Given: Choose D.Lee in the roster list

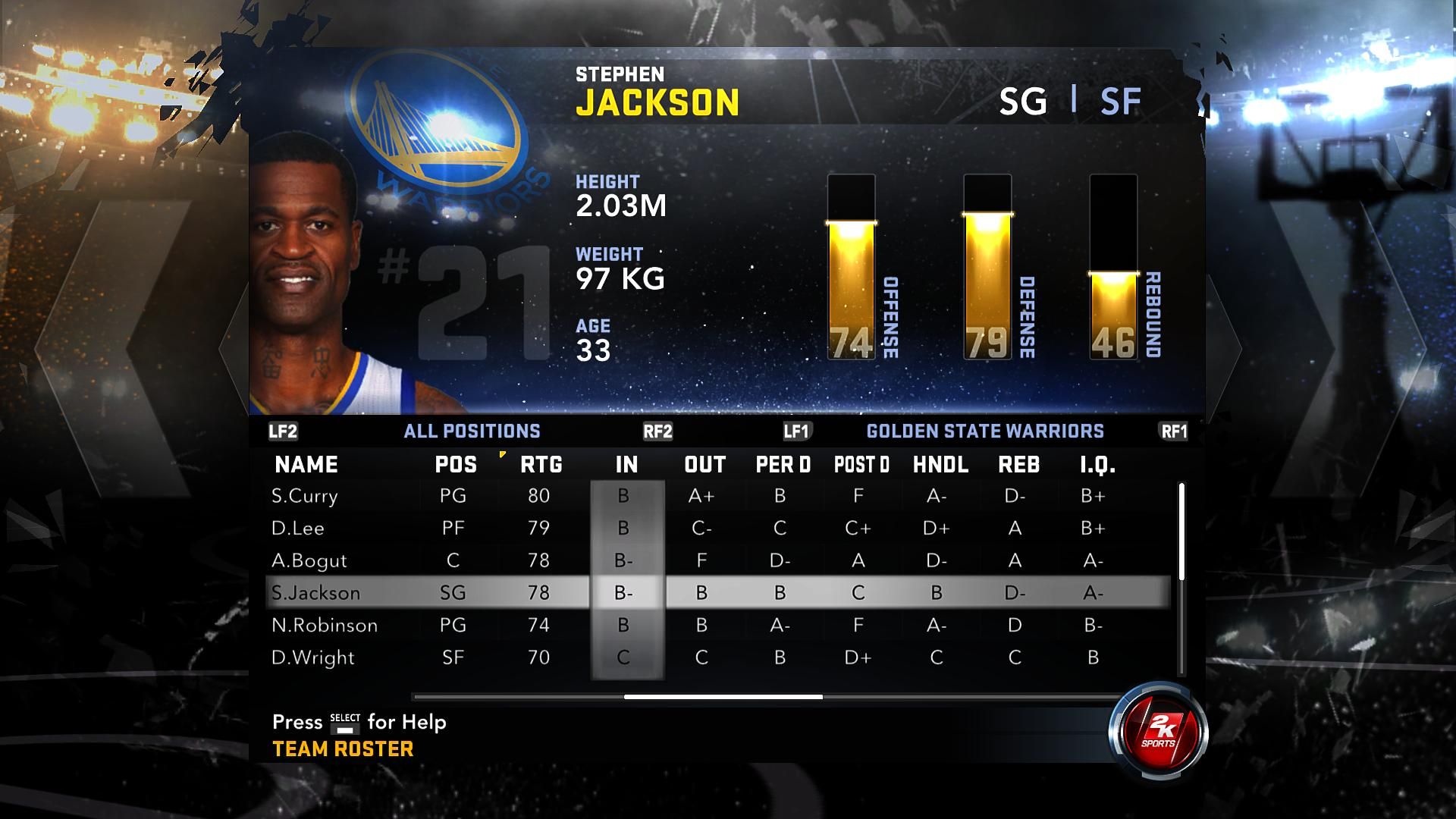Looking at the screenshot, I should pos(298,529).
